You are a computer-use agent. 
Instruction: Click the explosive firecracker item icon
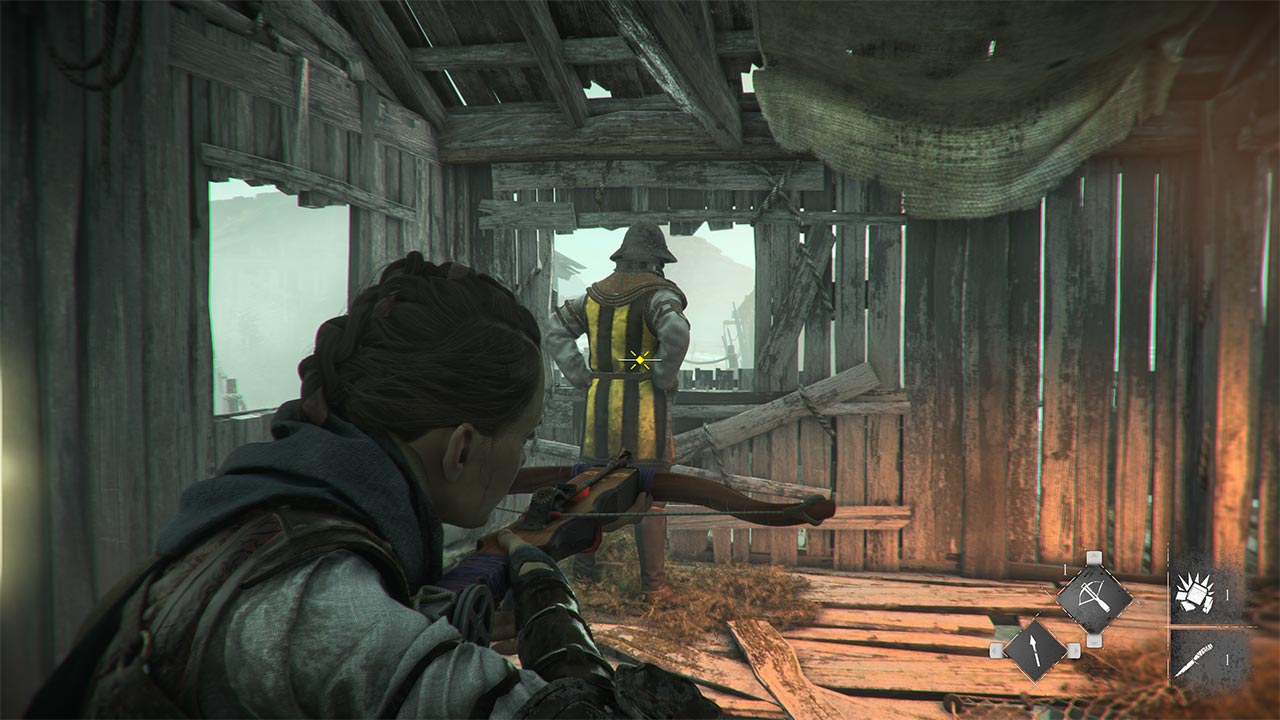coord(1195,592)
